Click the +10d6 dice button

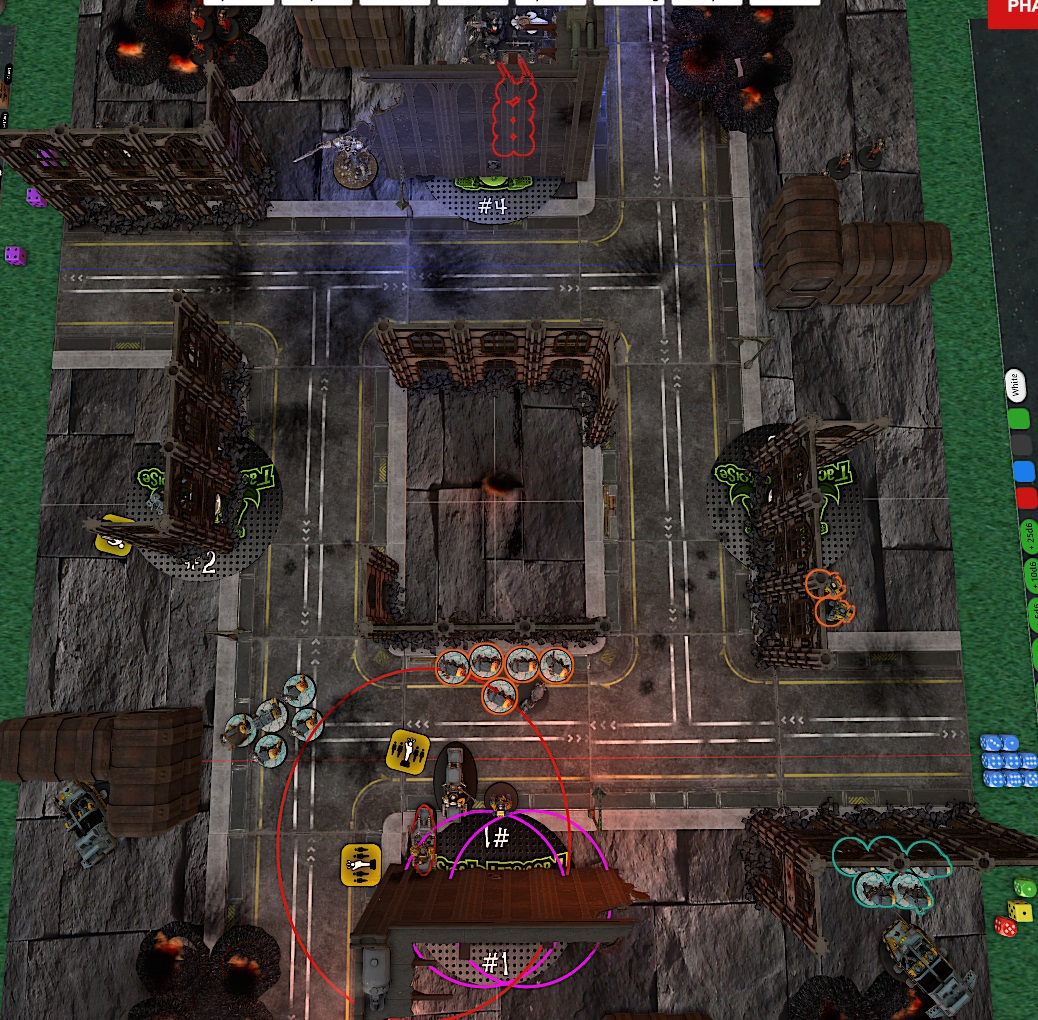click(1031, 578)
